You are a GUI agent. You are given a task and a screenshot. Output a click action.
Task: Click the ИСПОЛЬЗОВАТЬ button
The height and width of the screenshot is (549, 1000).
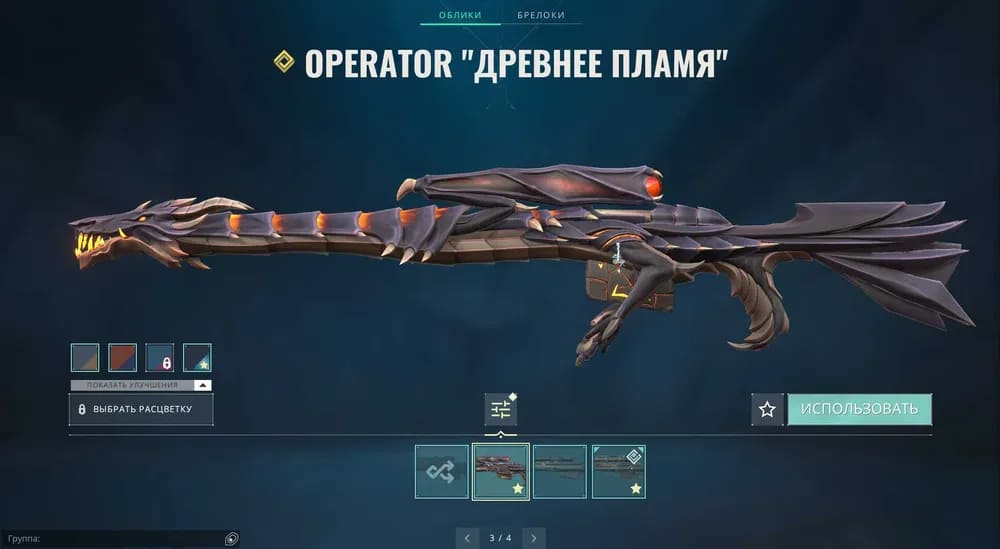coord(859,409)
